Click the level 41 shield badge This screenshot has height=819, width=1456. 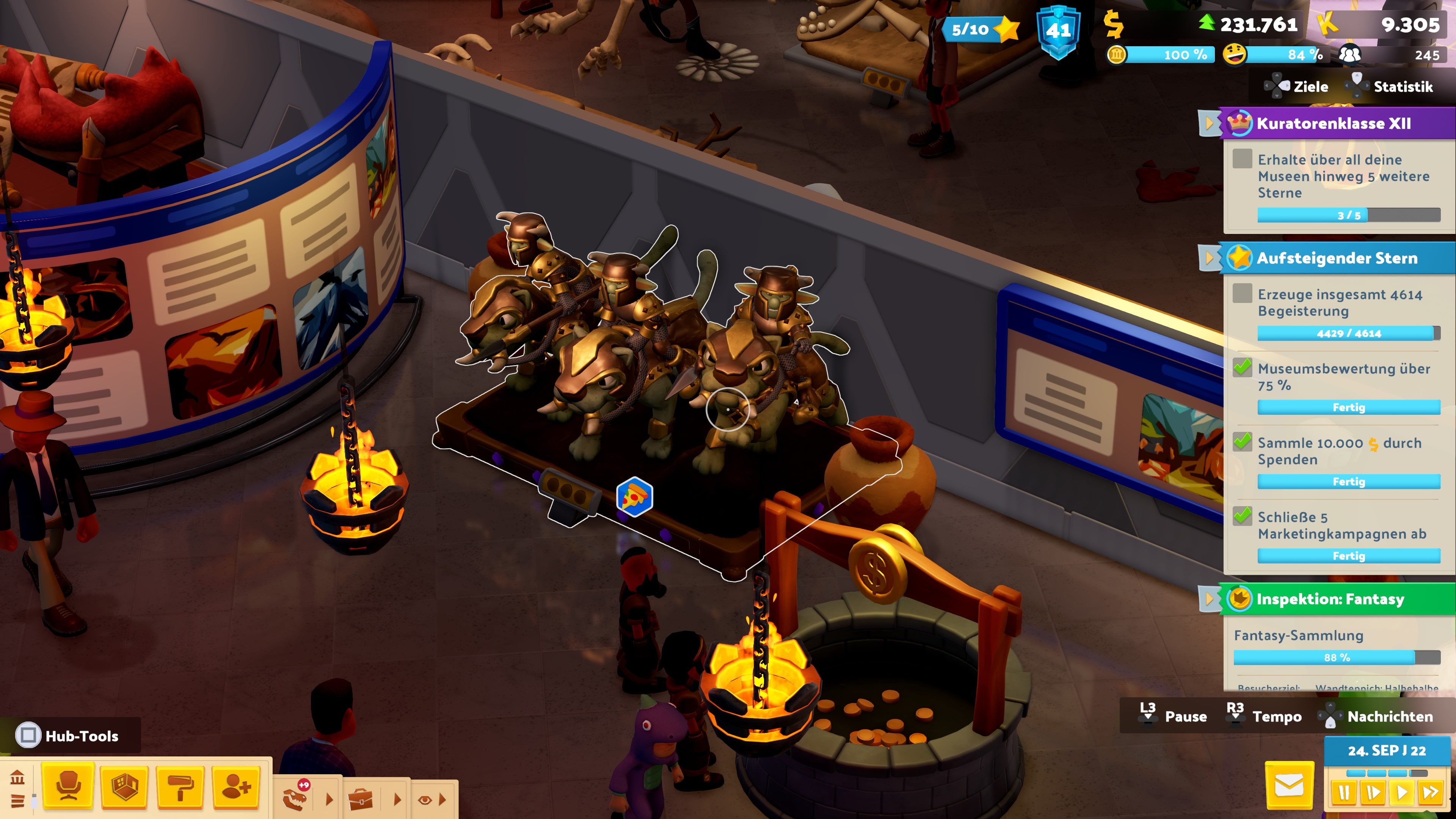tap(1058, 31)
